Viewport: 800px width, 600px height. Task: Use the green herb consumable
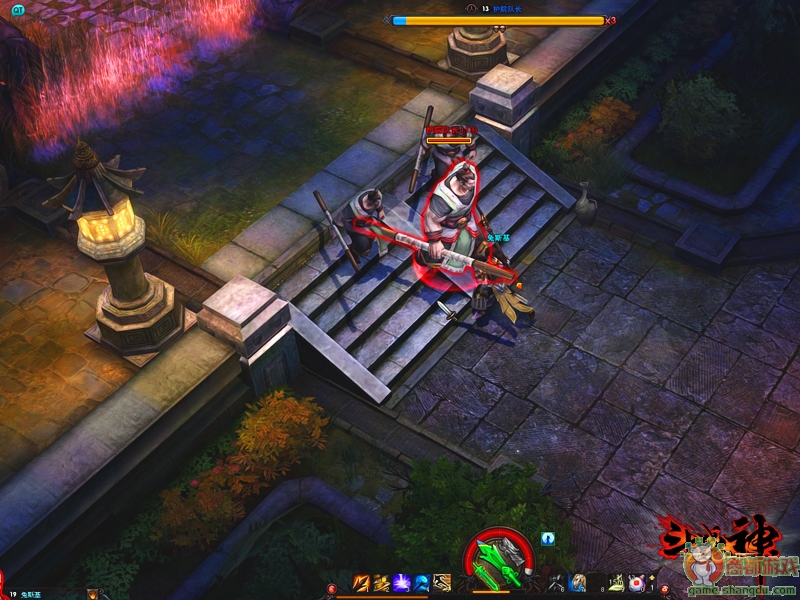pyautogui.click(x=617, y=583)
